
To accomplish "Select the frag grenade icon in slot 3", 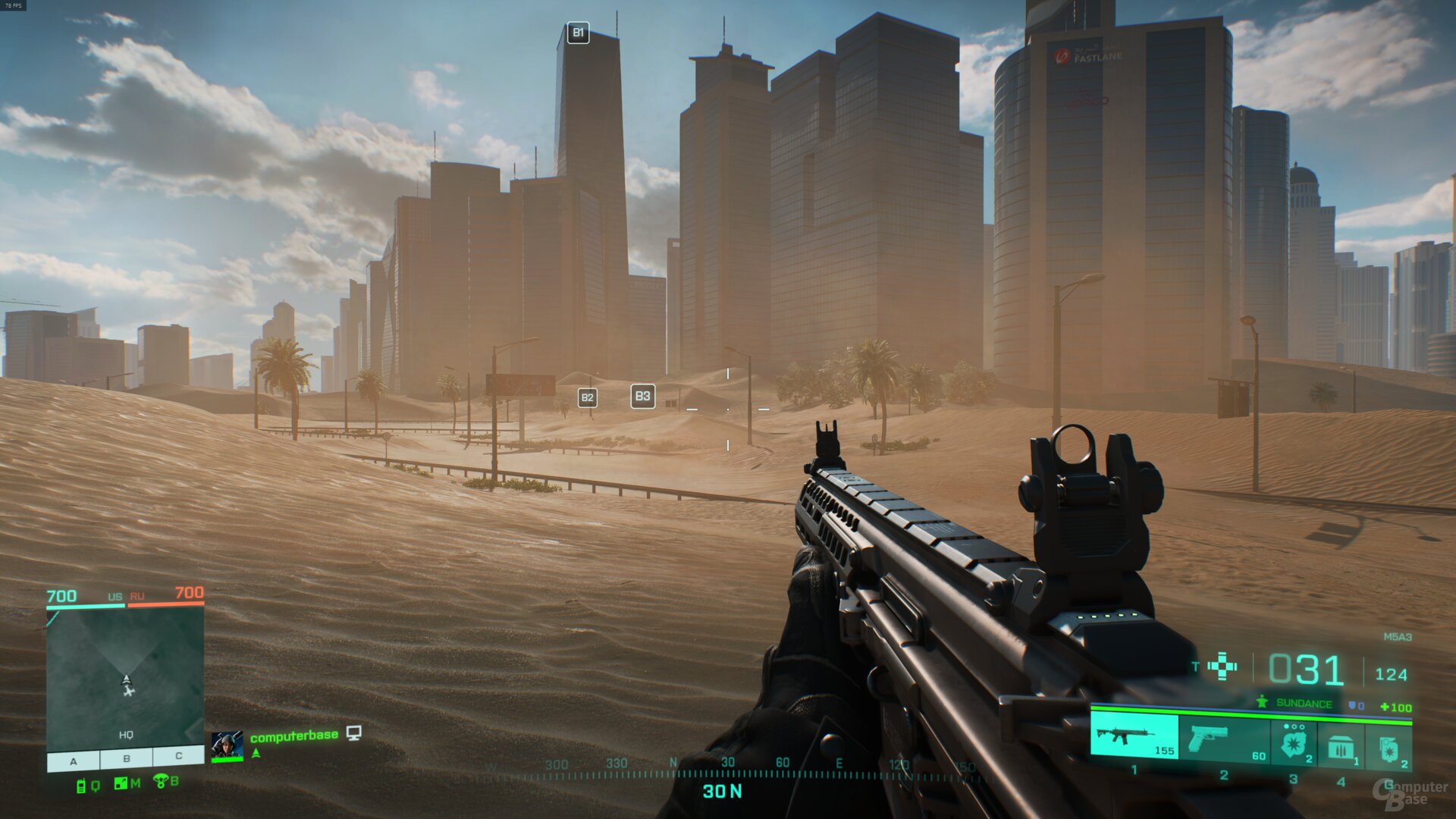I will tap(1294, 745).
